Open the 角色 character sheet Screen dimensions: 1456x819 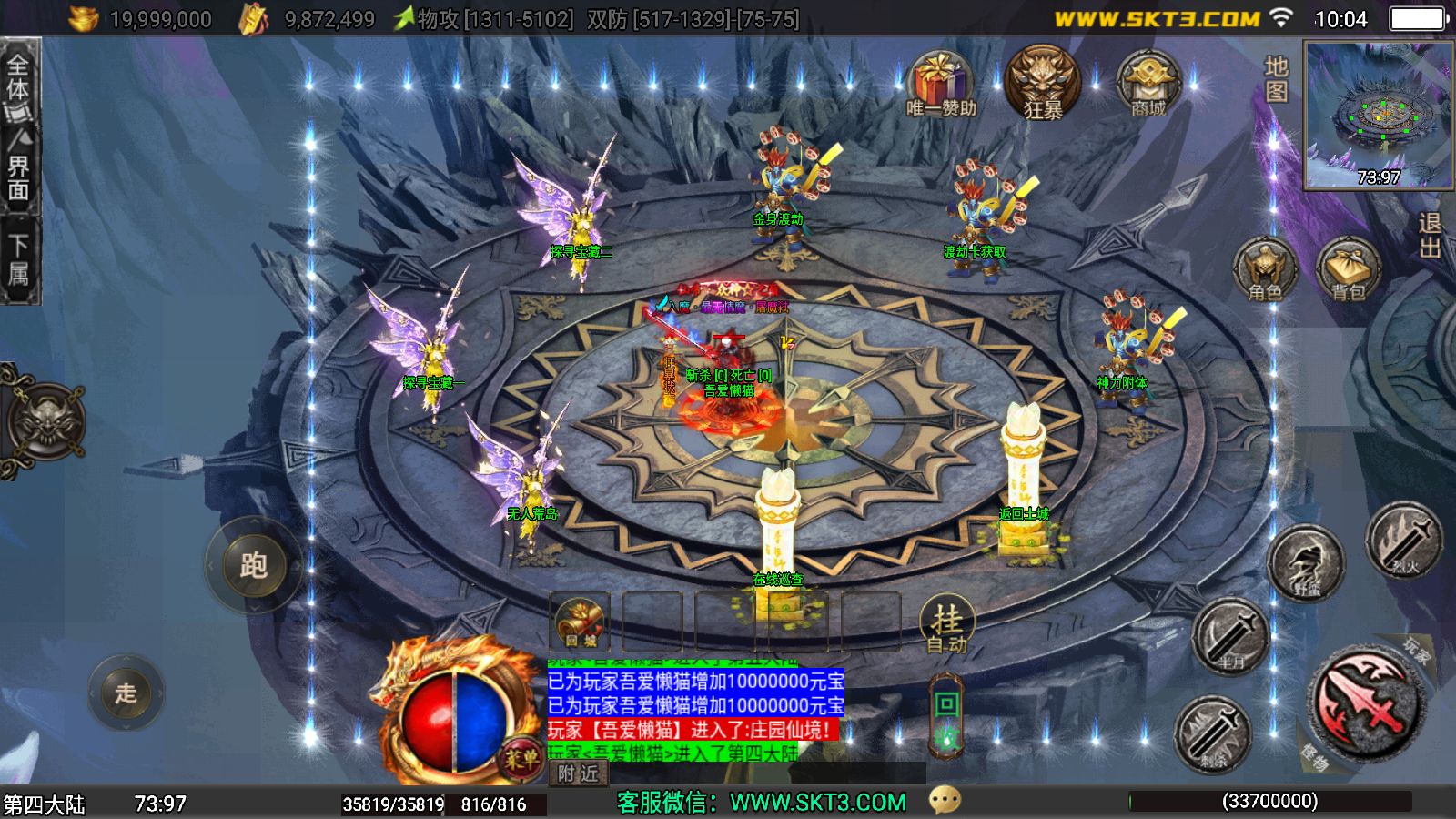pos(1265,270)
